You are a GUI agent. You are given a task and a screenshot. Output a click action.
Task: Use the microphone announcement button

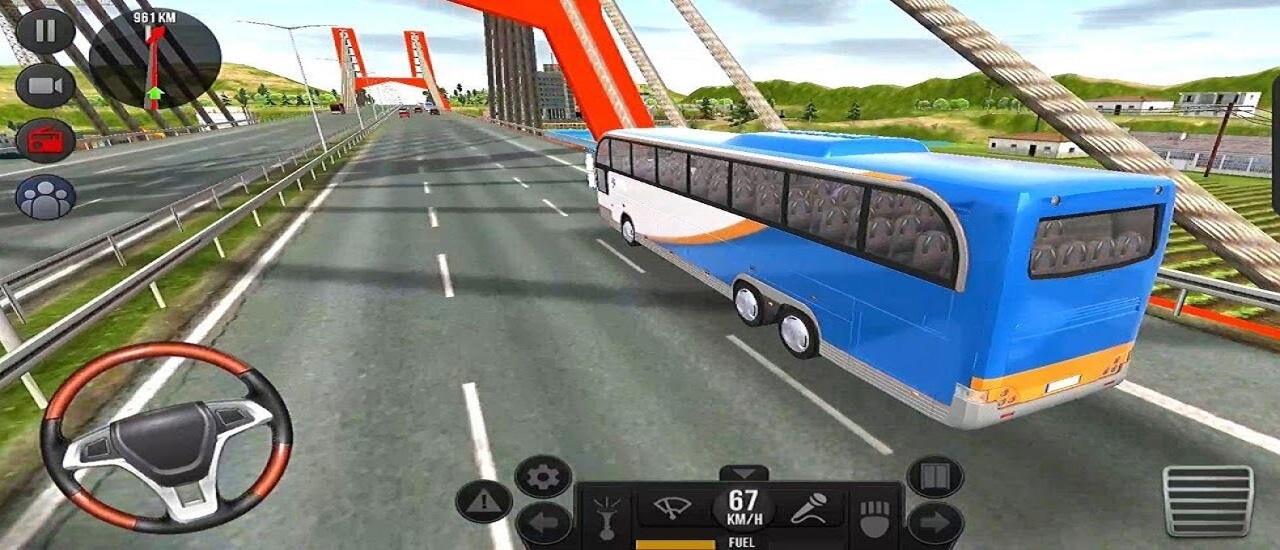pos(807,509)
